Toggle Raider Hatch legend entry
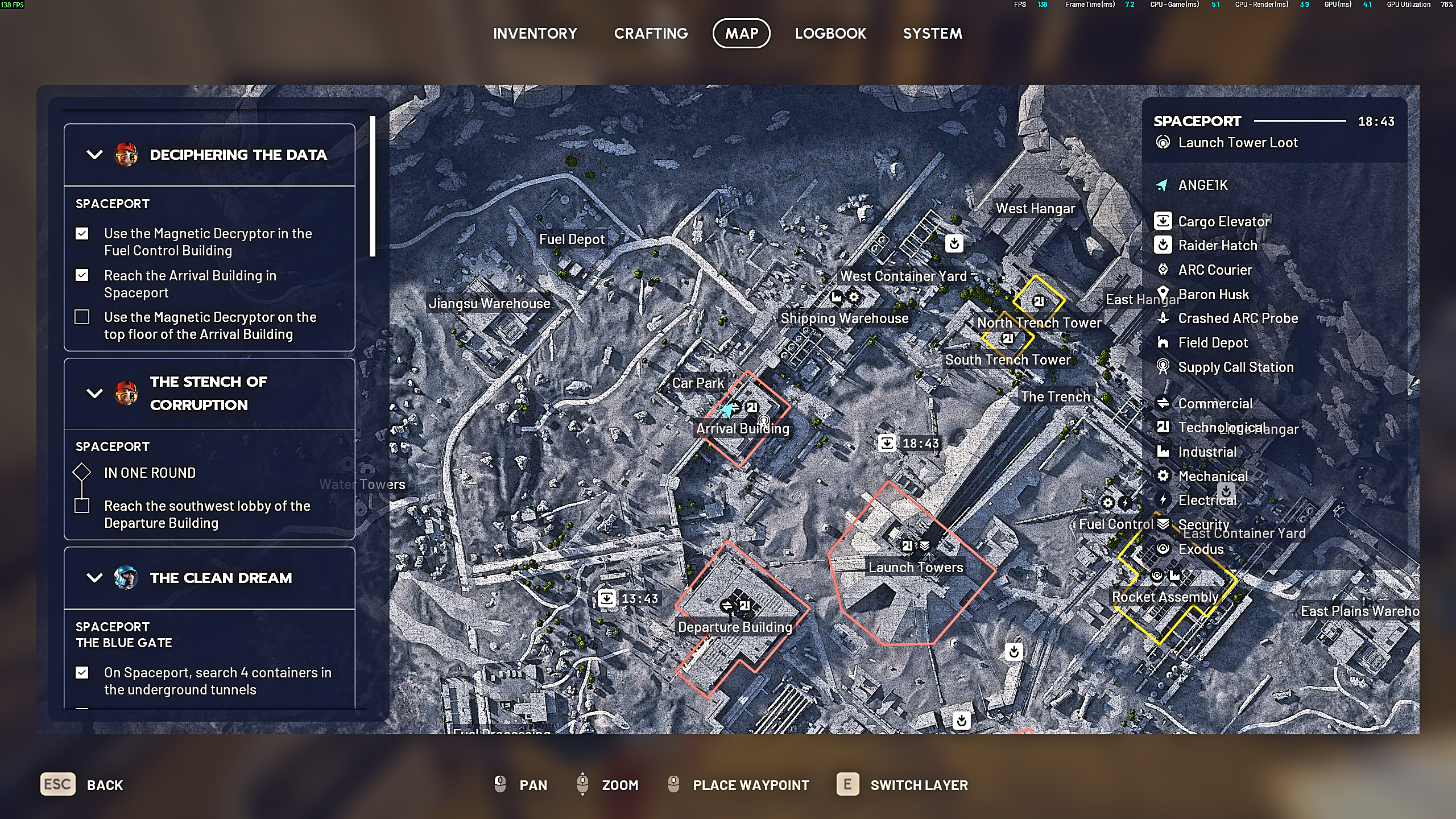1456x819 pixels. point(1217,246)
